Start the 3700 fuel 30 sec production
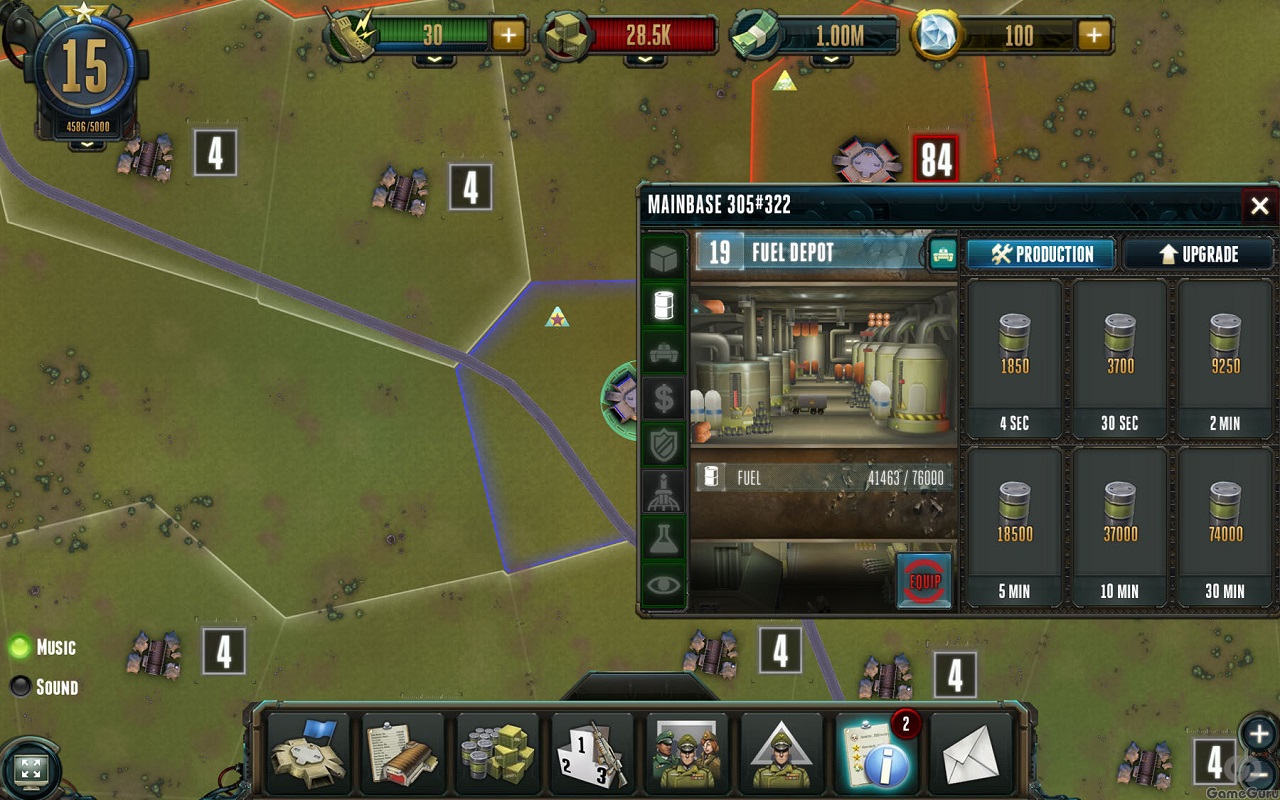 1119,359
